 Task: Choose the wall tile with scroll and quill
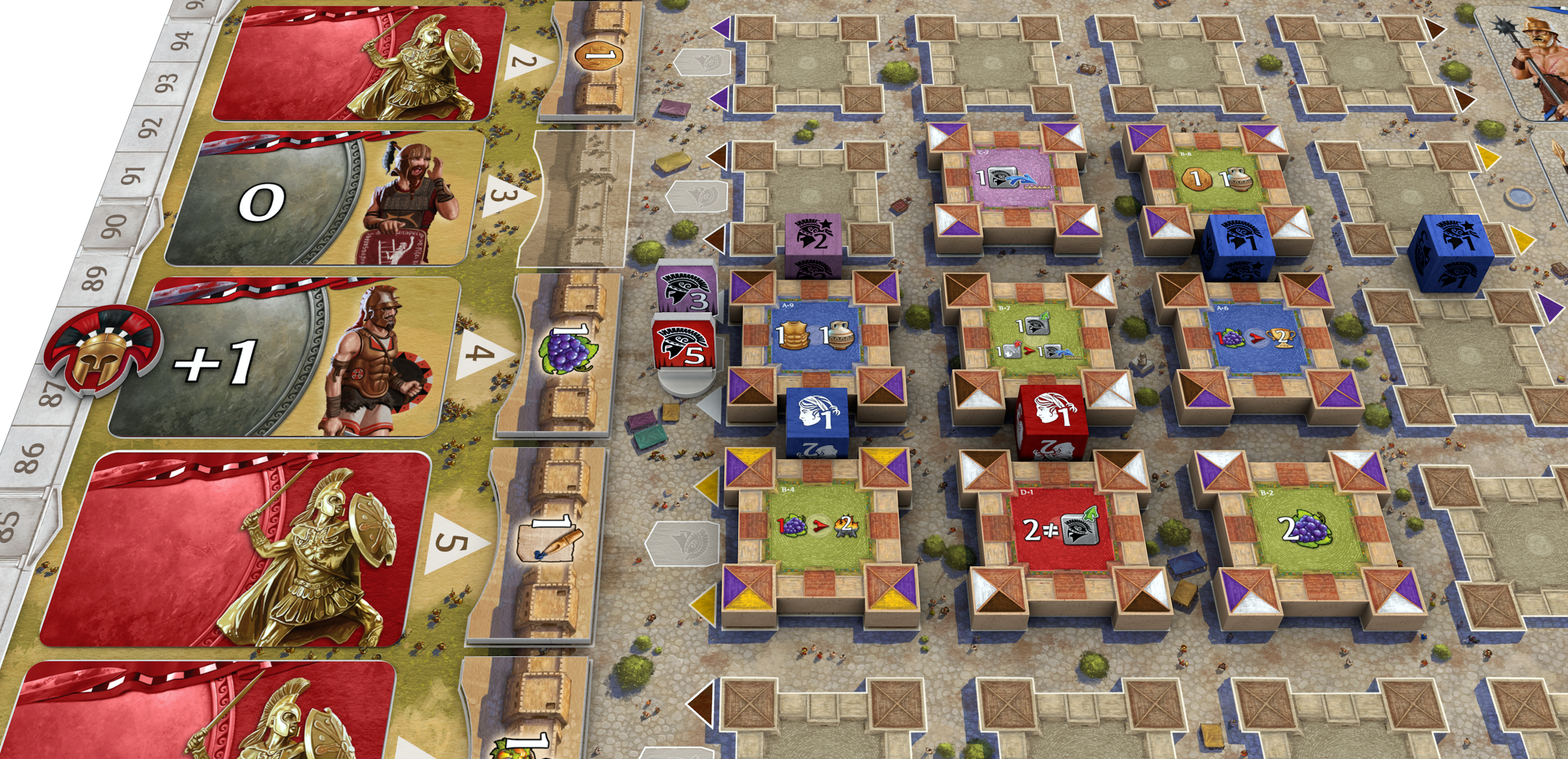544,542
